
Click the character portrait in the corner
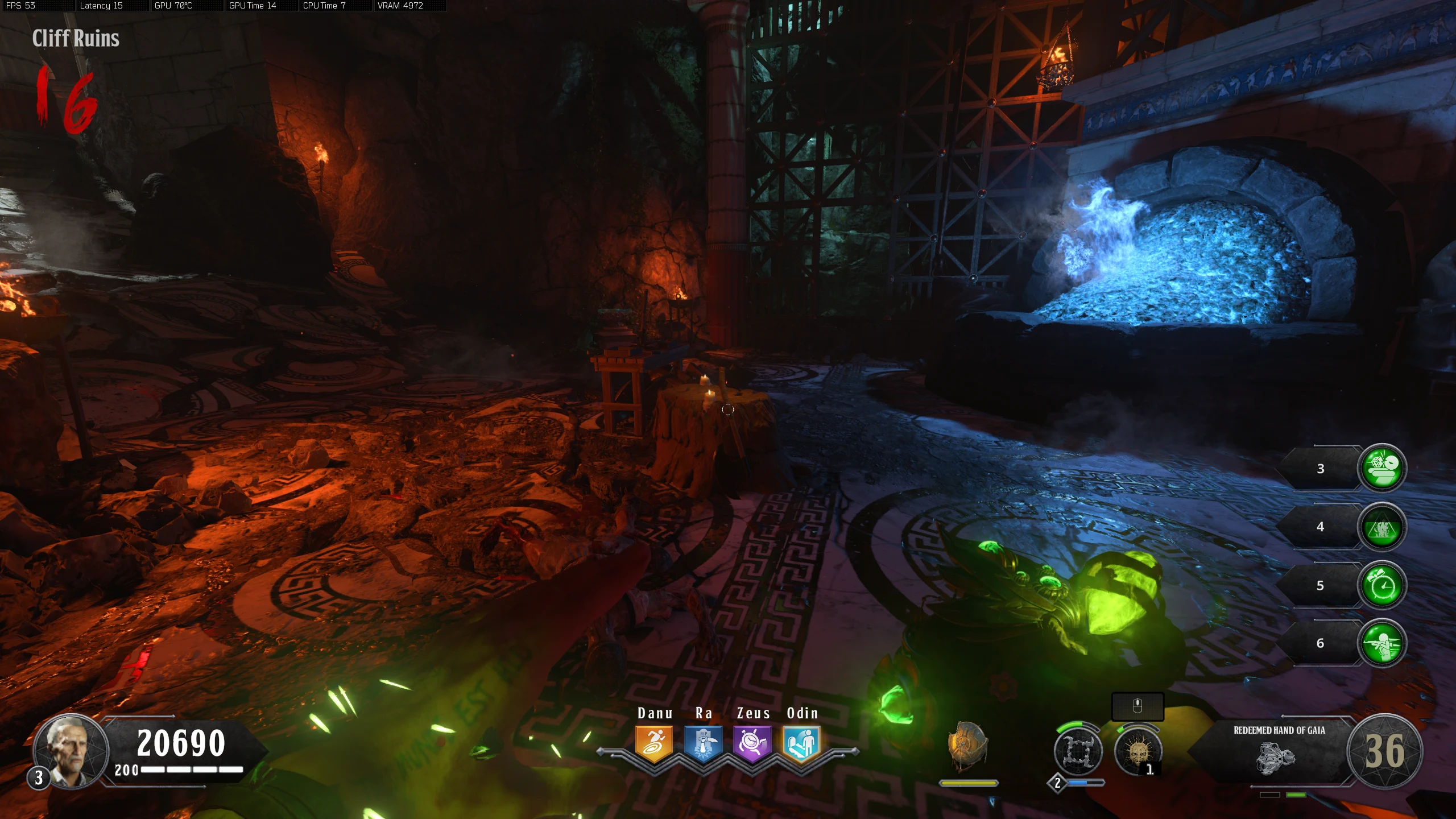pos(71,751)
